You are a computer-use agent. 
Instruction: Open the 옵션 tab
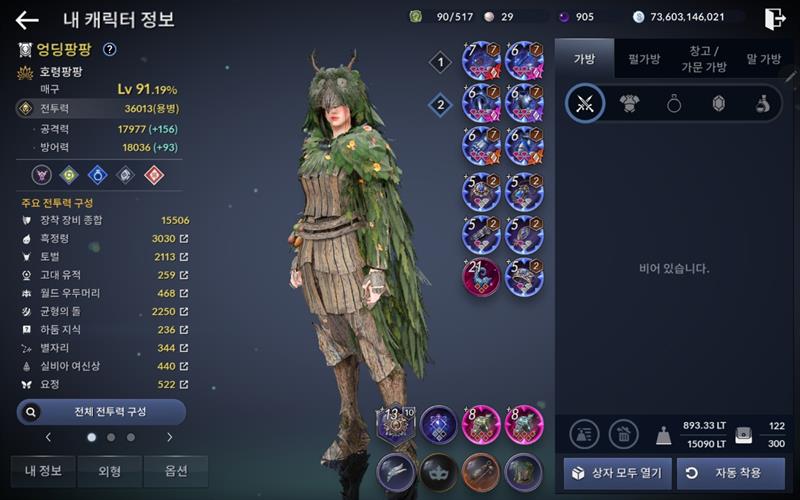click(x=175, y=471)
